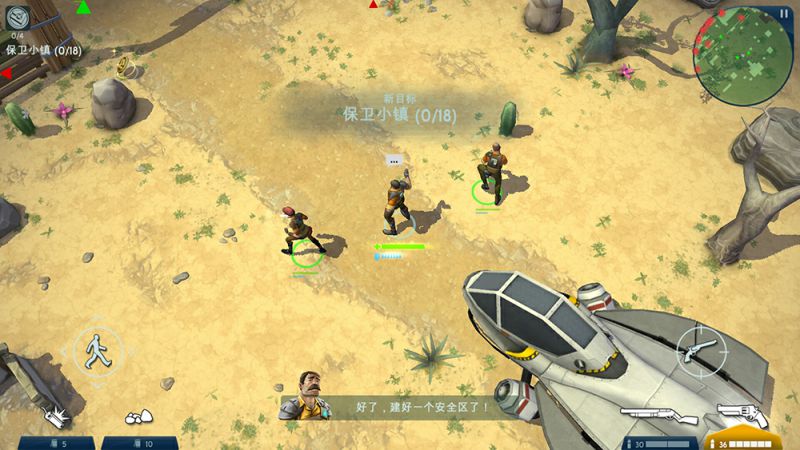Tap the walking figure movement control
The height and width of the screenshot is (450, 800).
(96, 350)
